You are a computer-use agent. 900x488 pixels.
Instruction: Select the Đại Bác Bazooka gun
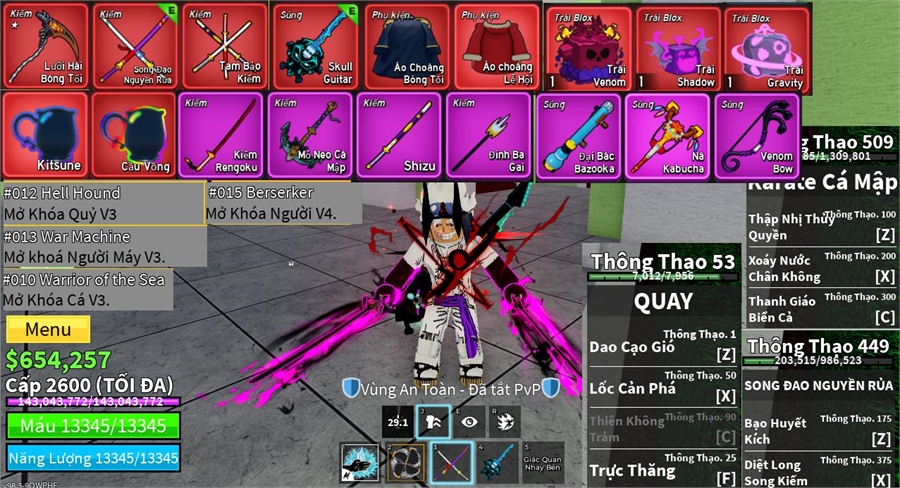(578, 135)
